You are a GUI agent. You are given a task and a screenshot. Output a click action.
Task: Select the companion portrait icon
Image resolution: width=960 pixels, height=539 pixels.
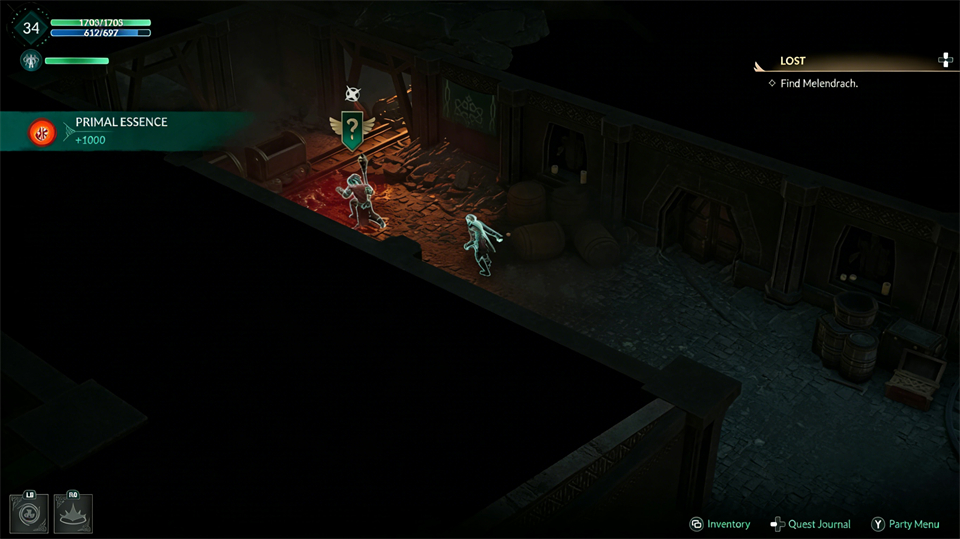[30, 61]
